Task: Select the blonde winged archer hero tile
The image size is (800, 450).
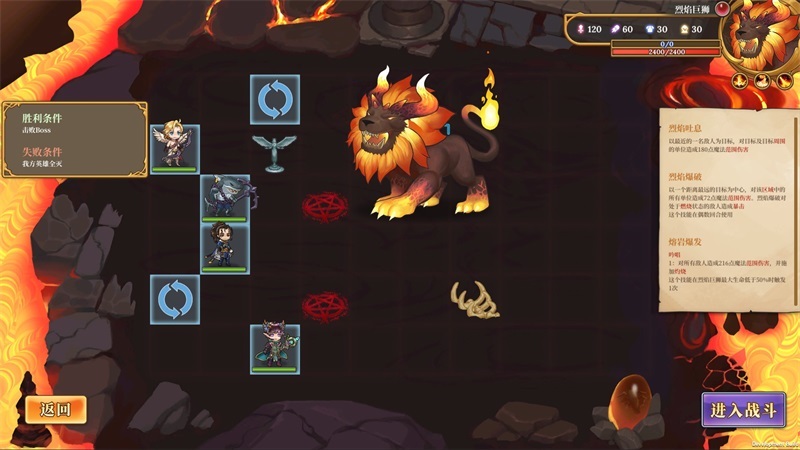Action: [x=175, y=148]
